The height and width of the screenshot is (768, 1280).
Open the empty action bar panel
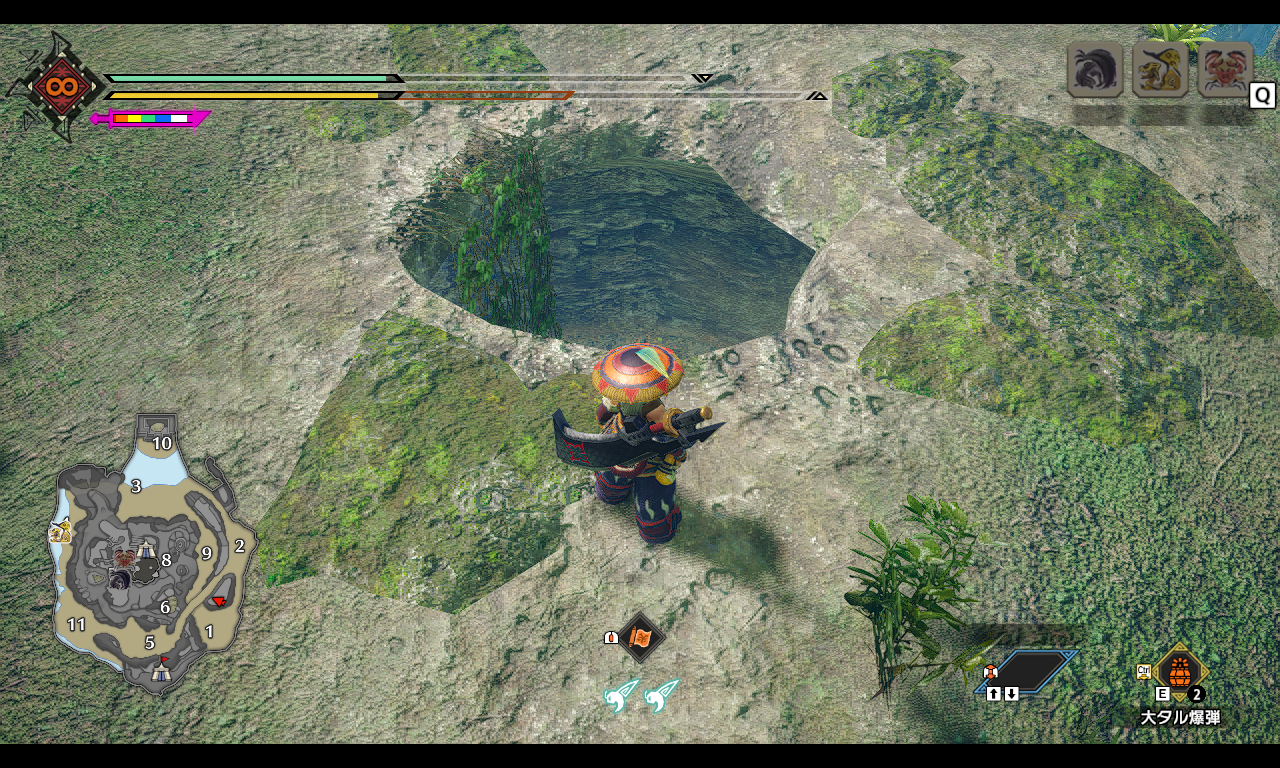[1028, 671]
